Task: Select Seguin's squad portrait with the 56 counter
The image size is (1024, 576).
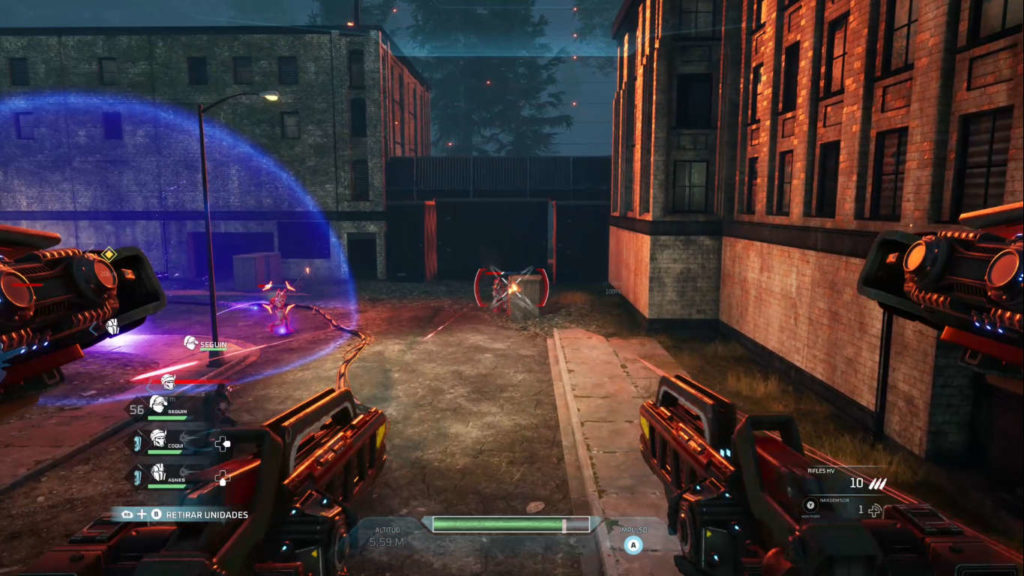Action: tap(158, 405)
